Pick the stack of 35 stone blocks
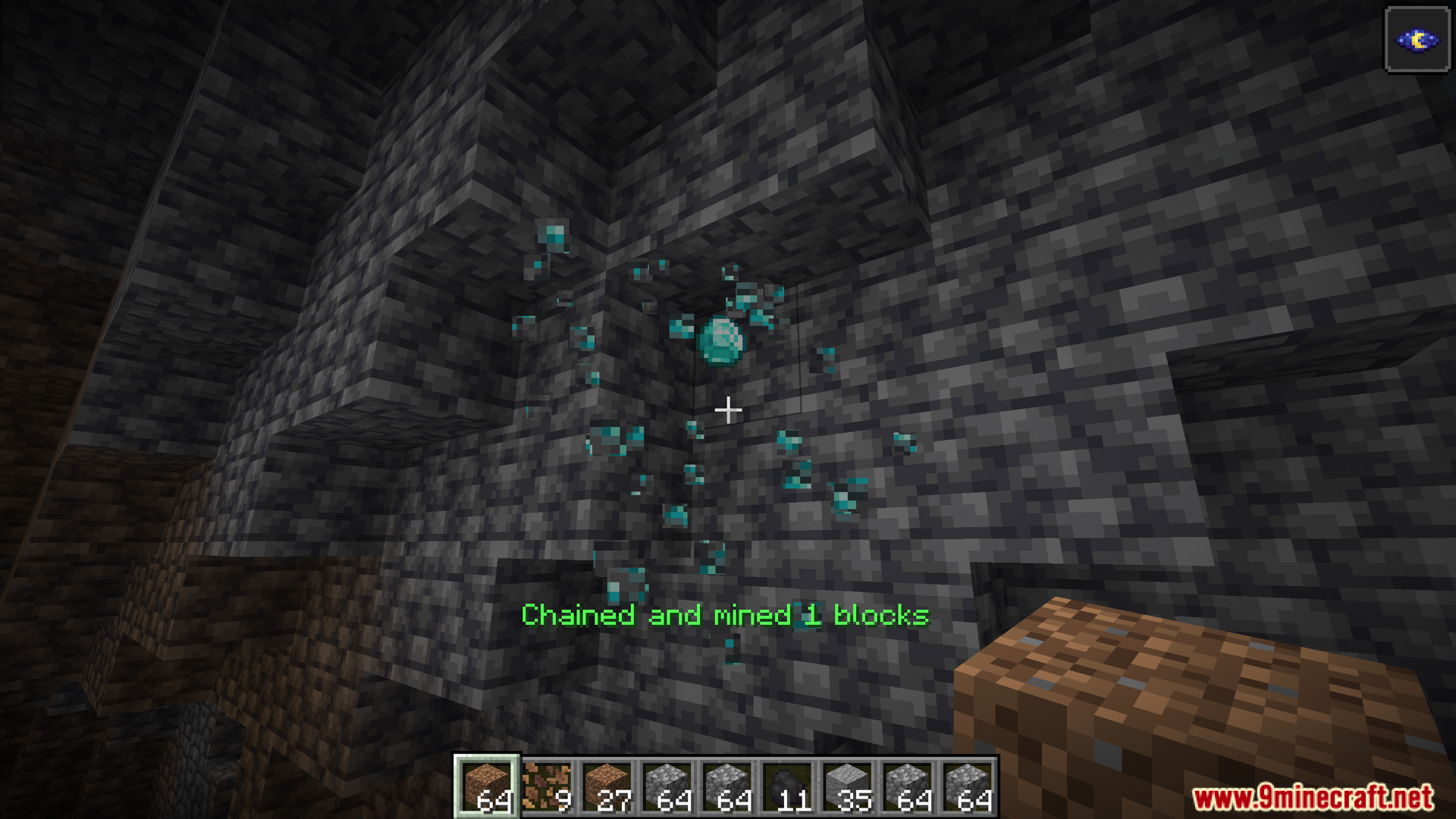 pyautogui.click(x=848, y=786)
